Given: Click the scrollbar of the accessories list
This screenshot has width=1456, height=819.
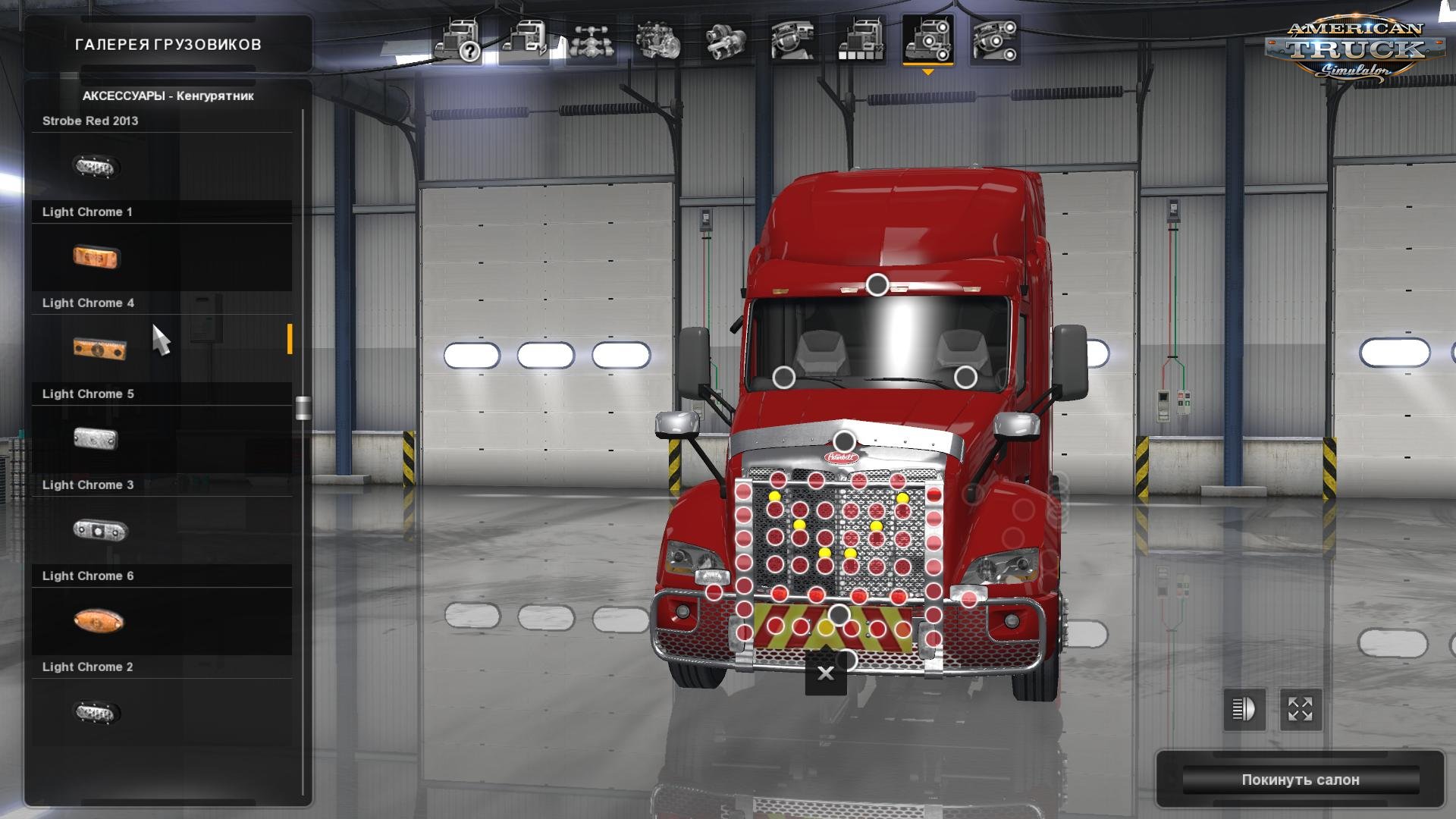Looking at the screenshot, I should point(304,409).
